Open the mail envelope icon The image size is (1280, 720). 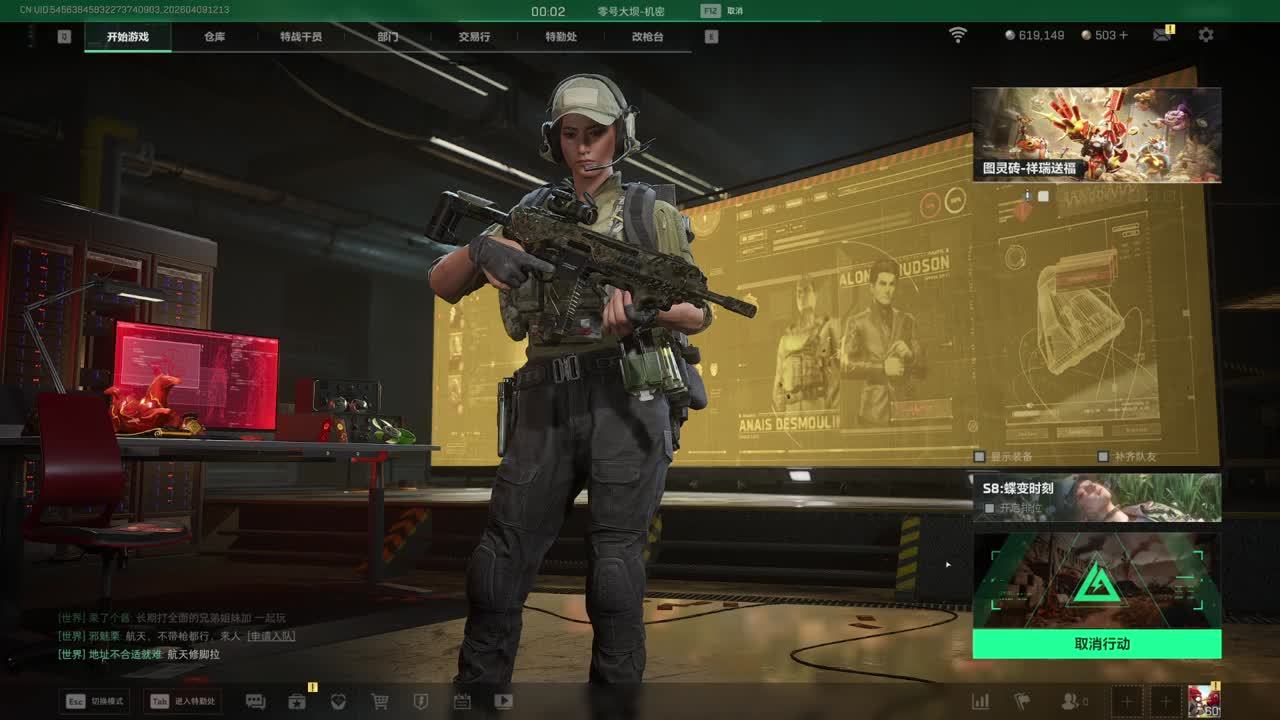1161,35
